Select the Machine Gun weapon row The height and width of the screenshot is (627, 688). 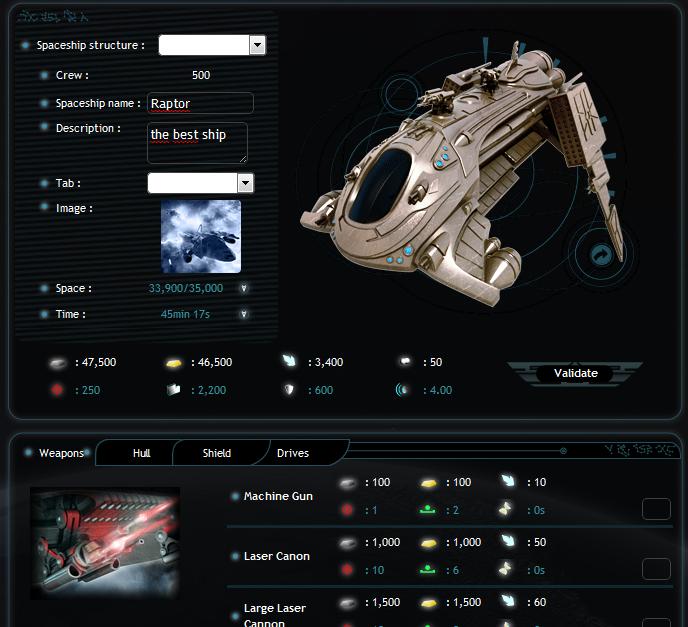(x=278, y=496)
